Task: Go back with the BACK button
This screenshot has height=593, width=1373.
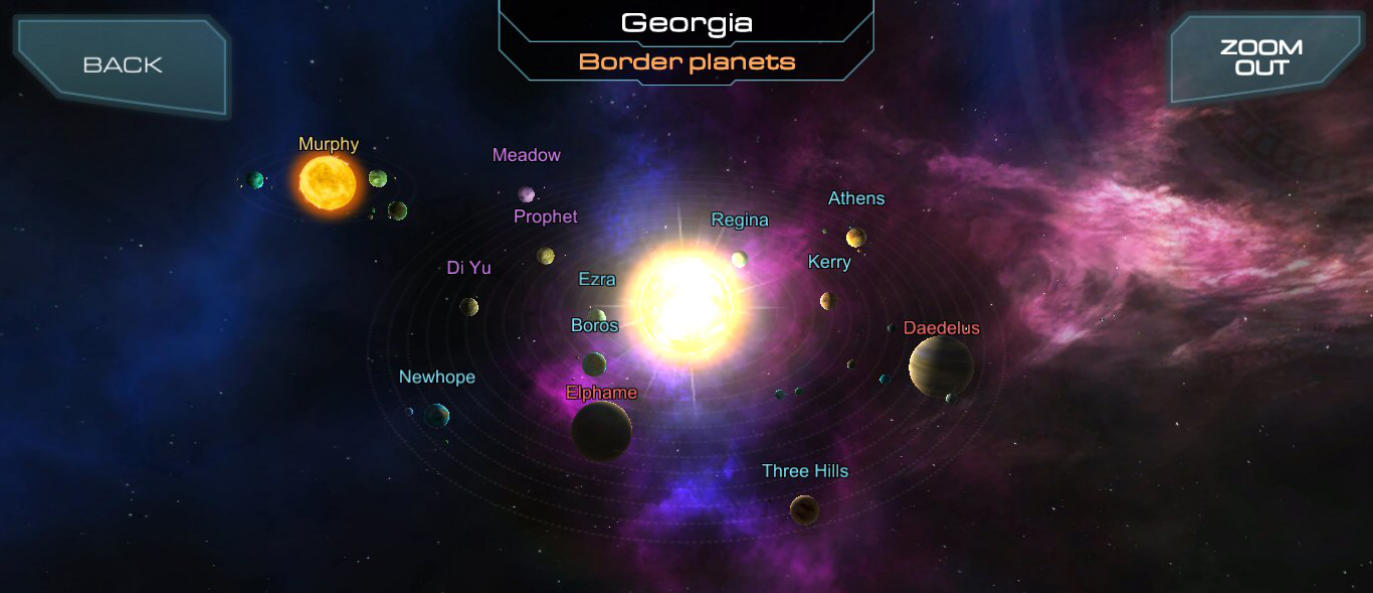Action: [x=122, y=65]
